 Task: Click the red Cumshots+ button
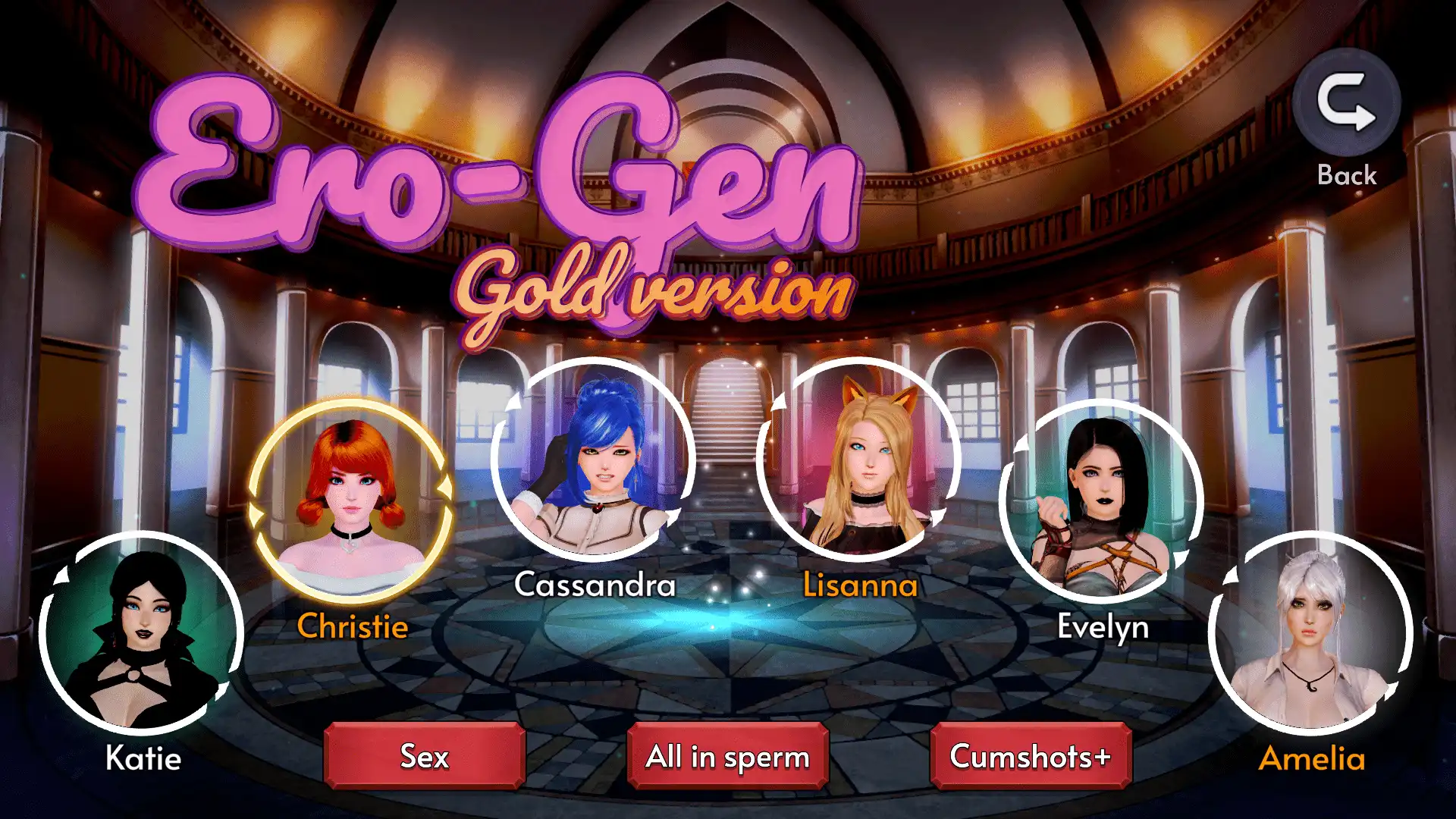tap(1031, 756)
